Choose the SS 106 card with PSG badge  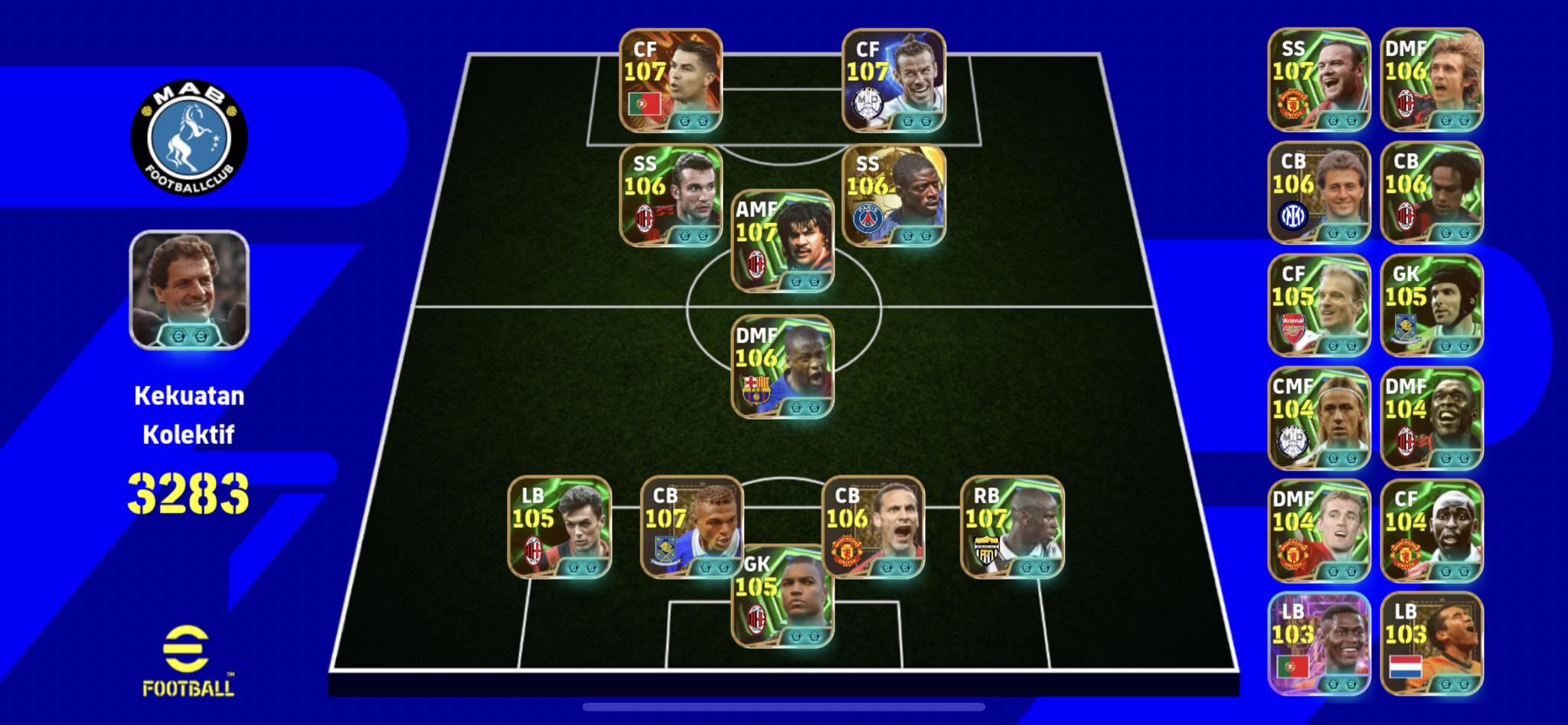893,195
